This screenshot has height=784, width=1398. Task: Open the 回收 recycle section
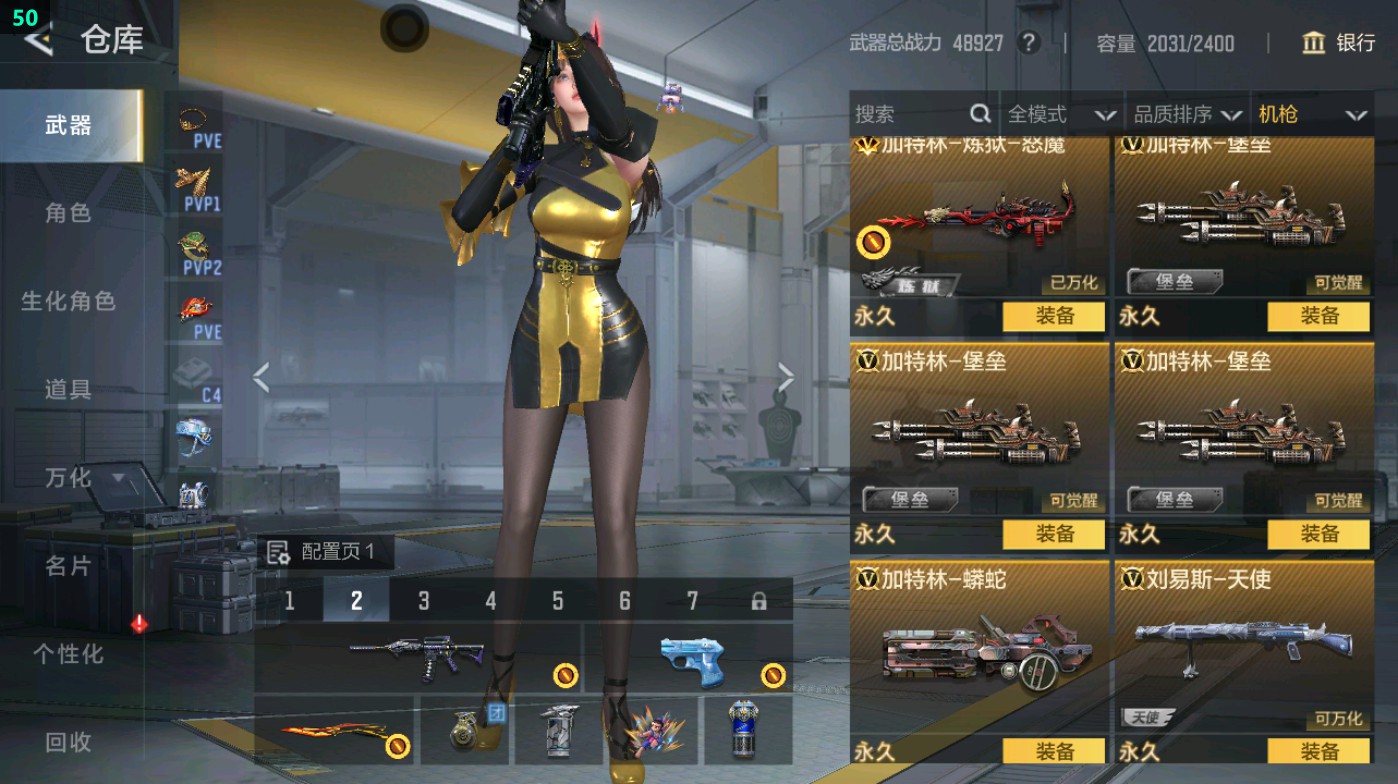pyautogui.click(x=68, y=742)
